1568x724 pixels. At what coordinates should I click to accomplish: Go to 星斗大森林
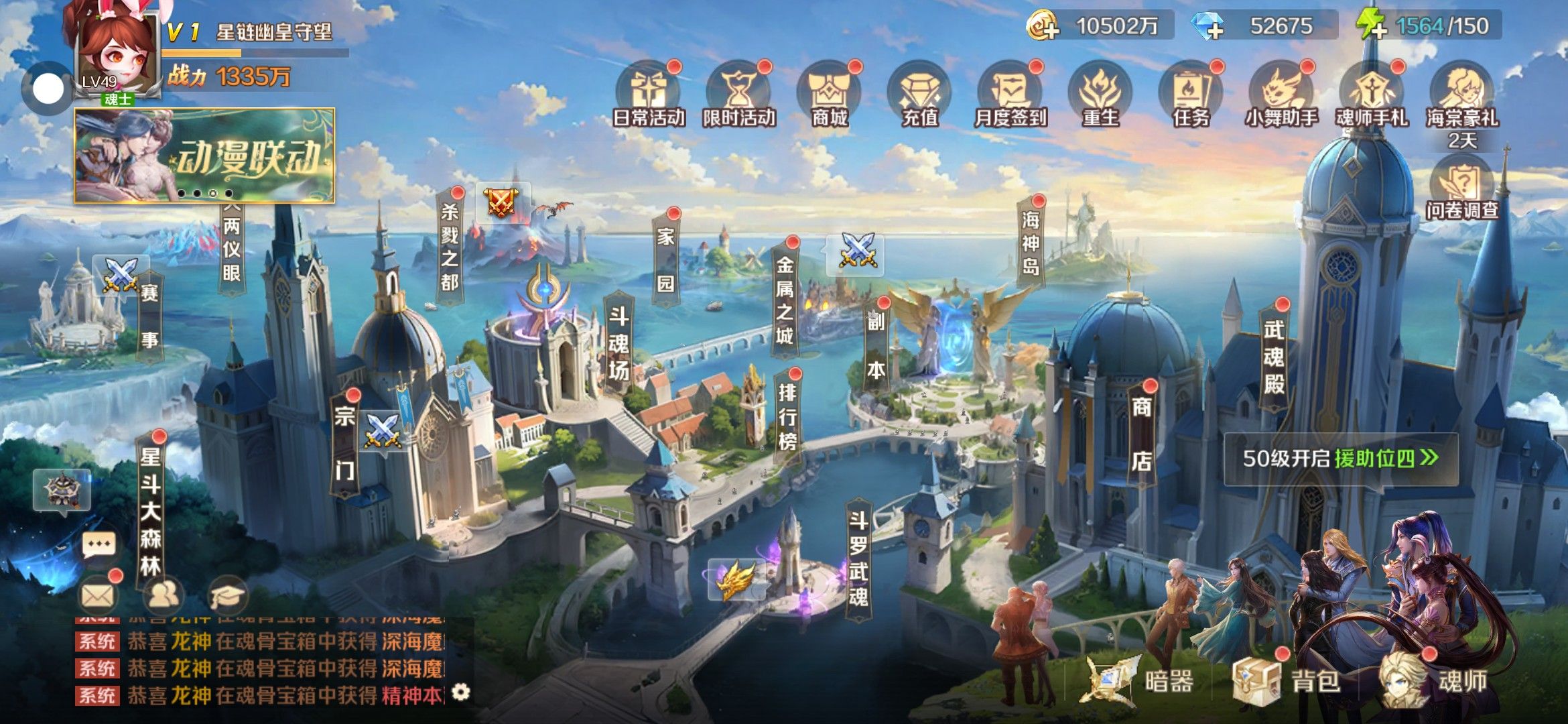tap(150, 511)
